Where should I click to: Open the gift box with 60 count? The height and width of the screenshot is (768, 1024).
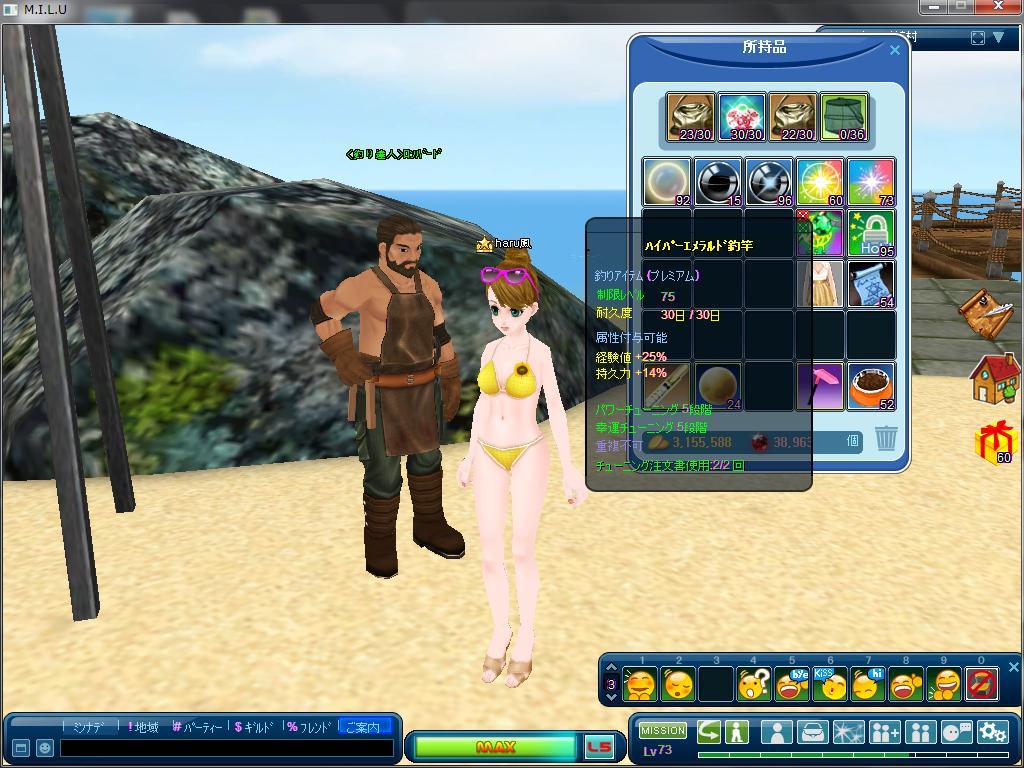[994, 442]
